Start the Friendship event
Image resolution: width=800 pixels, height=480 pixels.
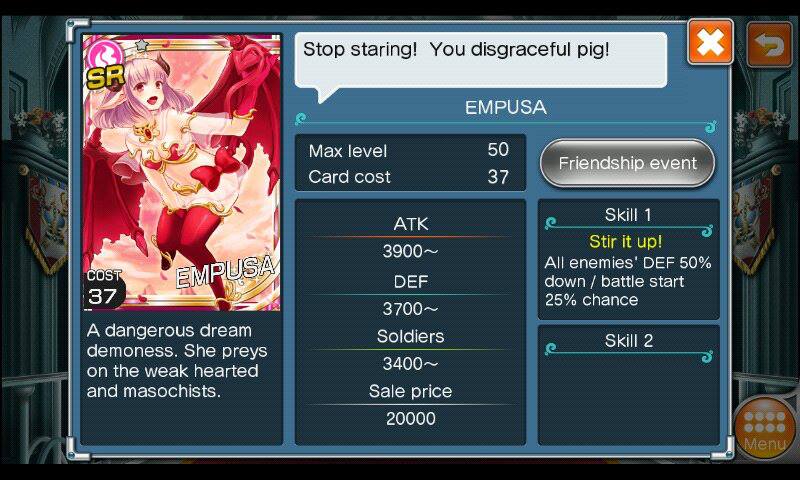click(627, 163)
